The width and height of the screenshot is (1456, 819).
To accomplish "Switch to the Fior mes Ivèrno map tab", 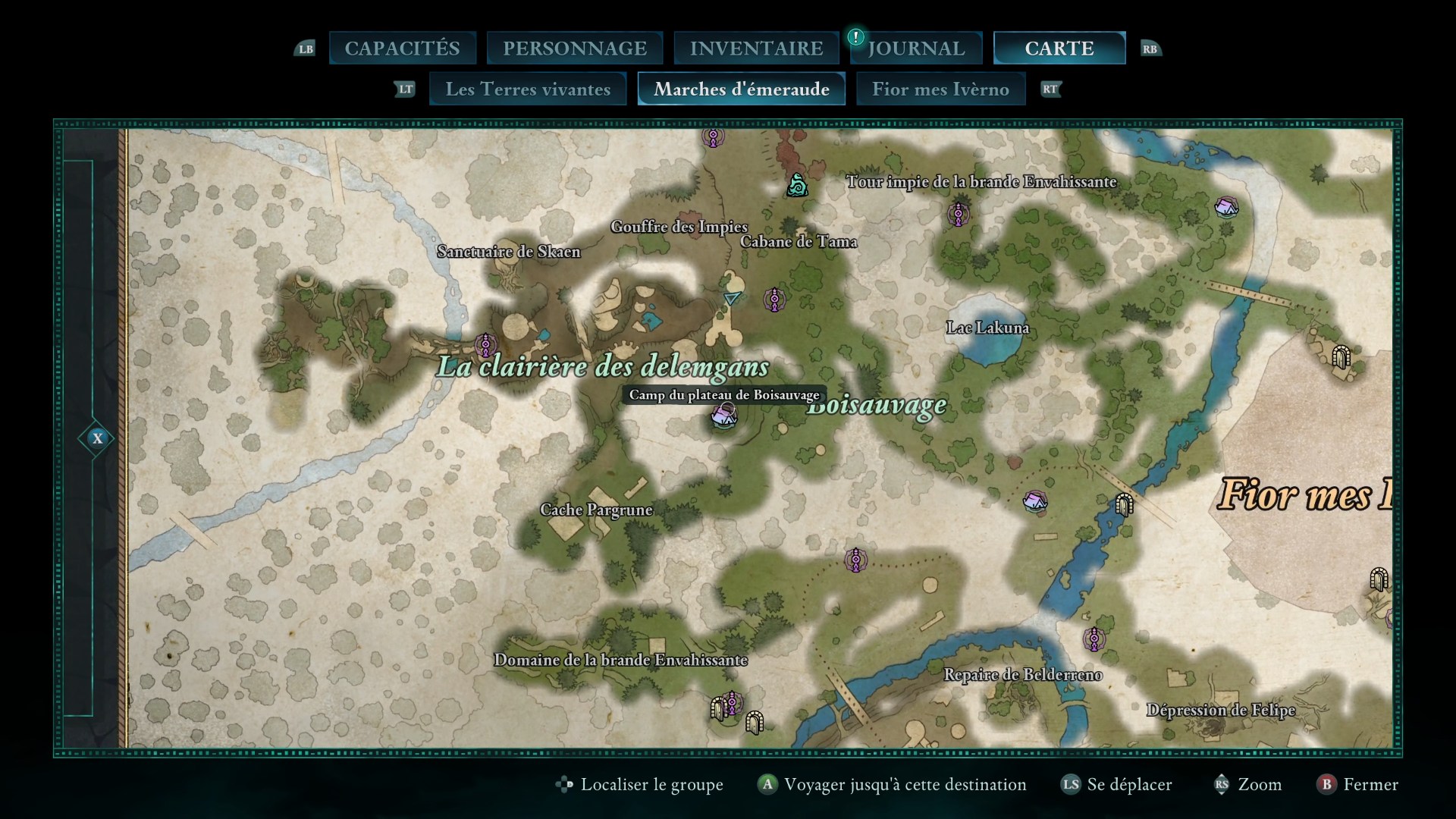I will click(940, 89).
